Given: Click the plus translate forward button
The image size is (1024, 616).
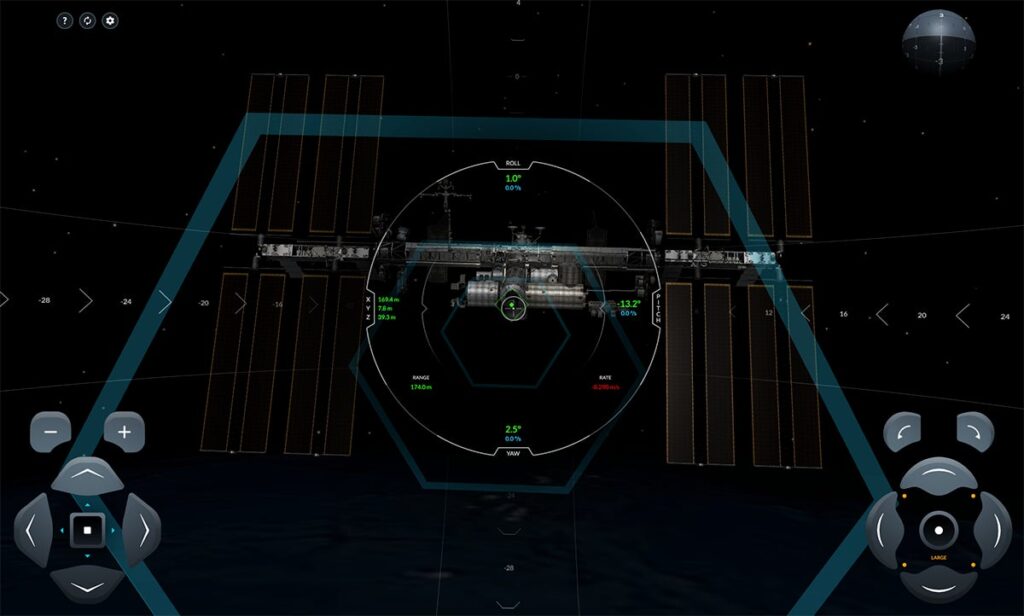Looking at the screenshot, I should tap(125, 432).
